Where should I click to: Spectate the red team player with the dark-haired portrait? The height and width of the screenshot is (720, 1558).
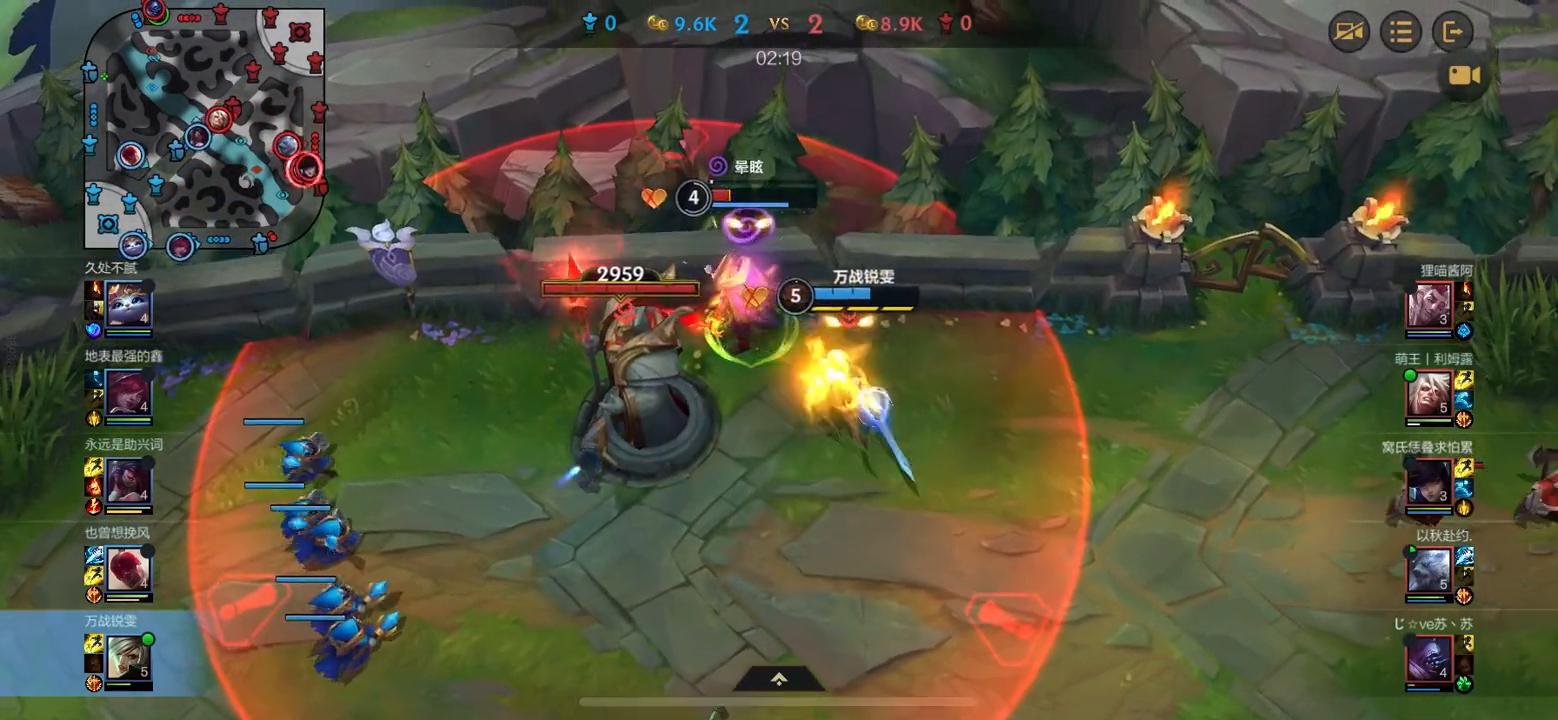click(x=1429, y=481)
